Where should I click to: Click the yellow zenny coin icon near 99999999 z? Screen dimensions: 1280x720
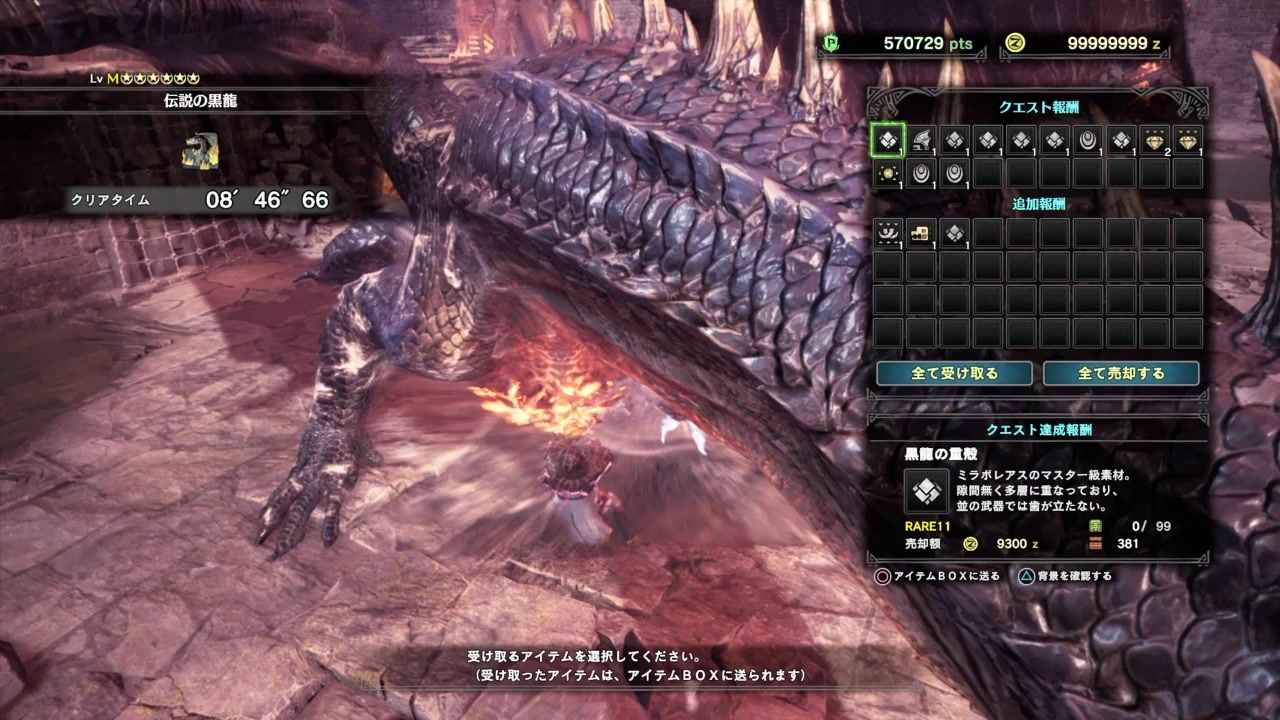coord(1015,43)
